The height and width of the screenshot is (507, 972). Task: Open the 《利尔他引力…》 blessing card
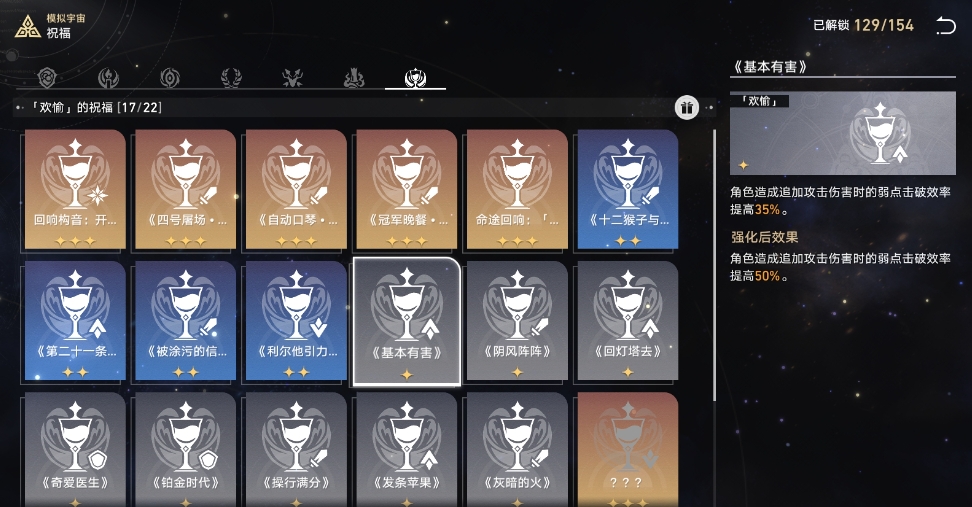tap(296, 321)
